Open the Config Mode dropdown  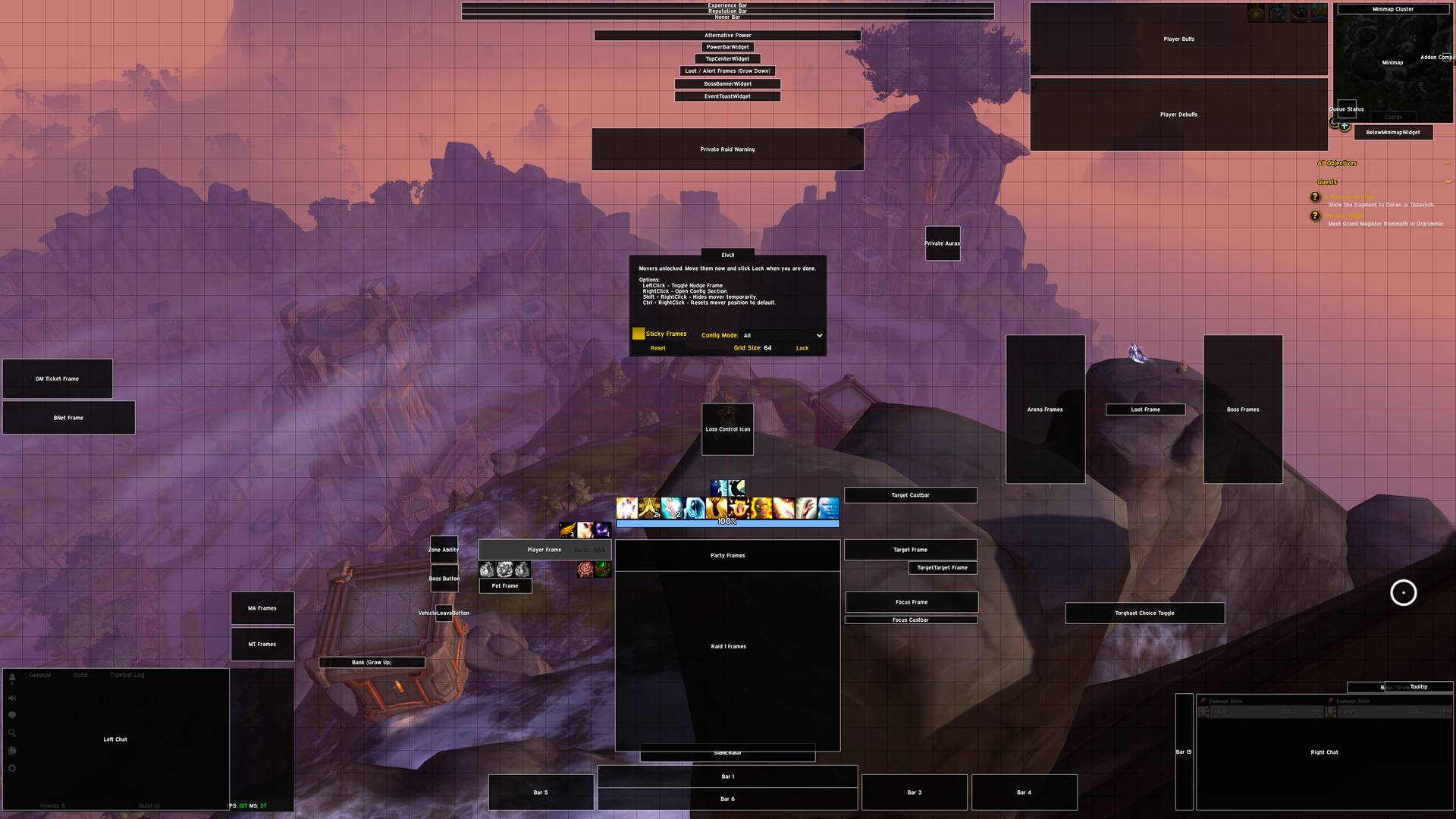[x=782, y=335]
